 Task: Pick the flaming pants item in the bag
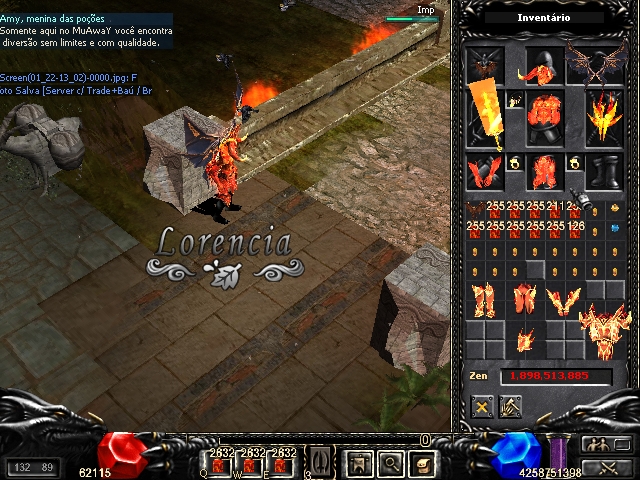click(x=484, y=299)
